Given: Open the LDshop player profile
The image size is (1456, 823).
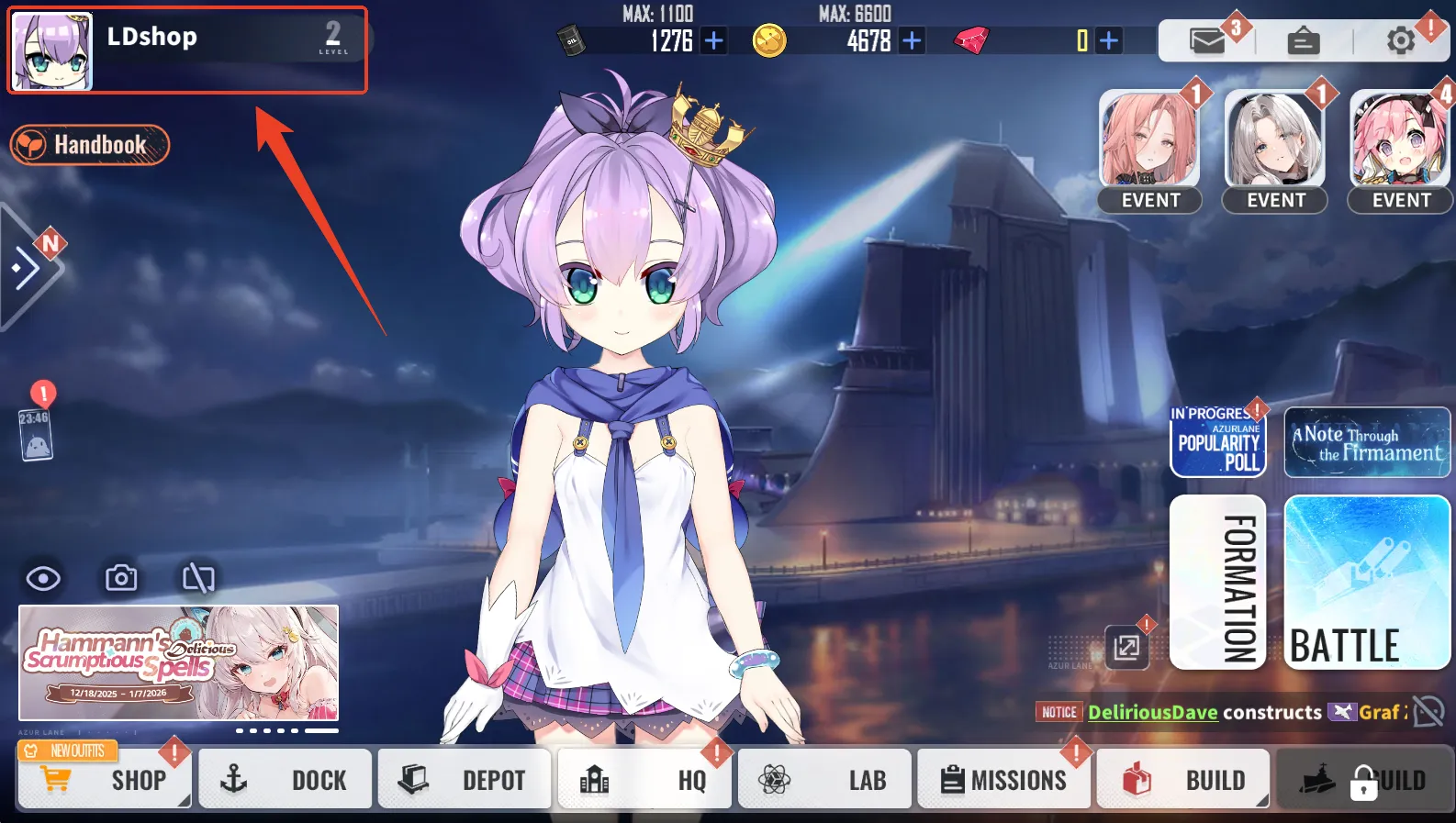Looking at the screenshot, I should (x=186, y=50).
